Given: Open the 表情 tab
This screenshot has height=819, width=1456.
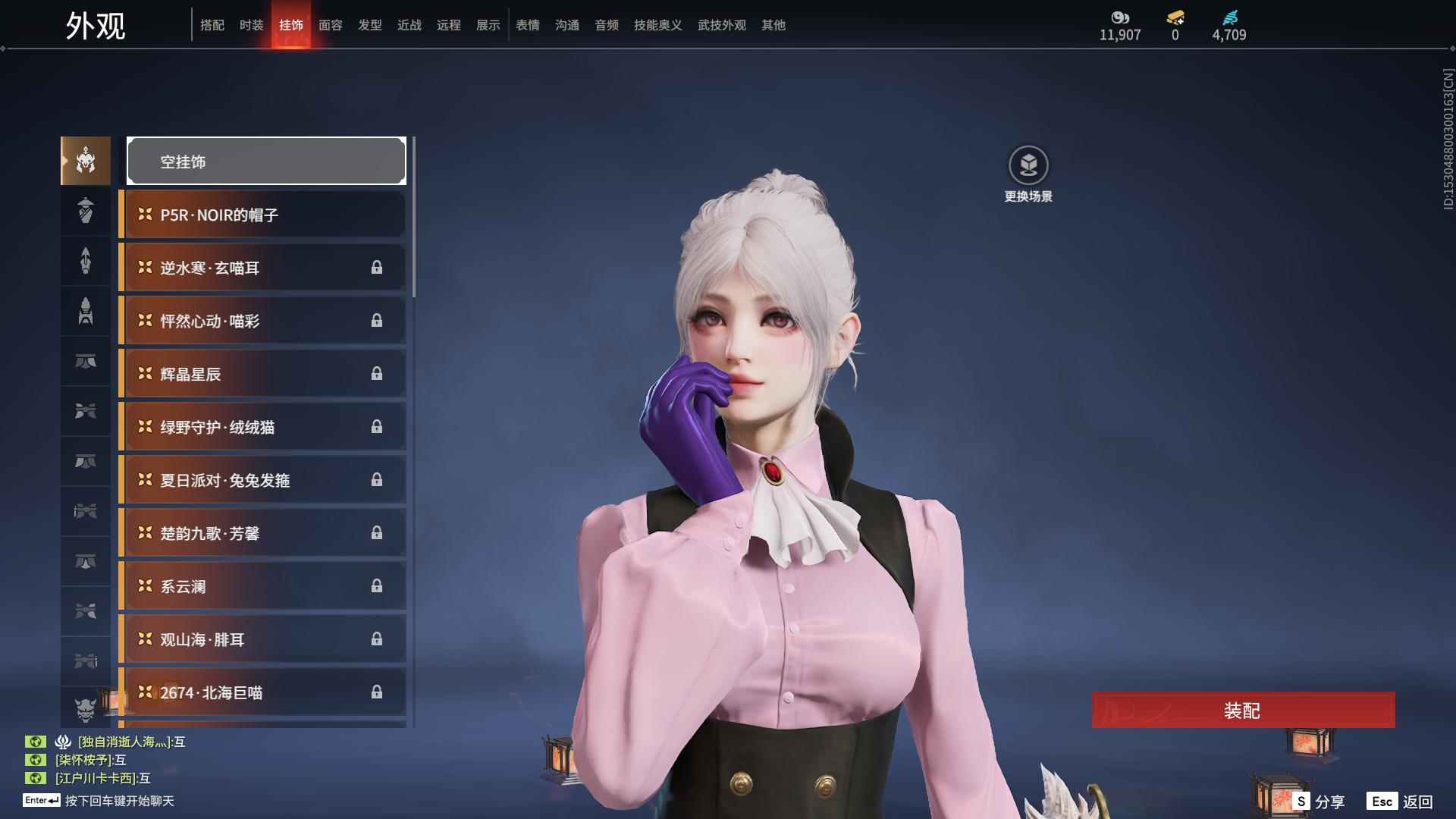Looking at the screenshot, I should coord(527,25).
